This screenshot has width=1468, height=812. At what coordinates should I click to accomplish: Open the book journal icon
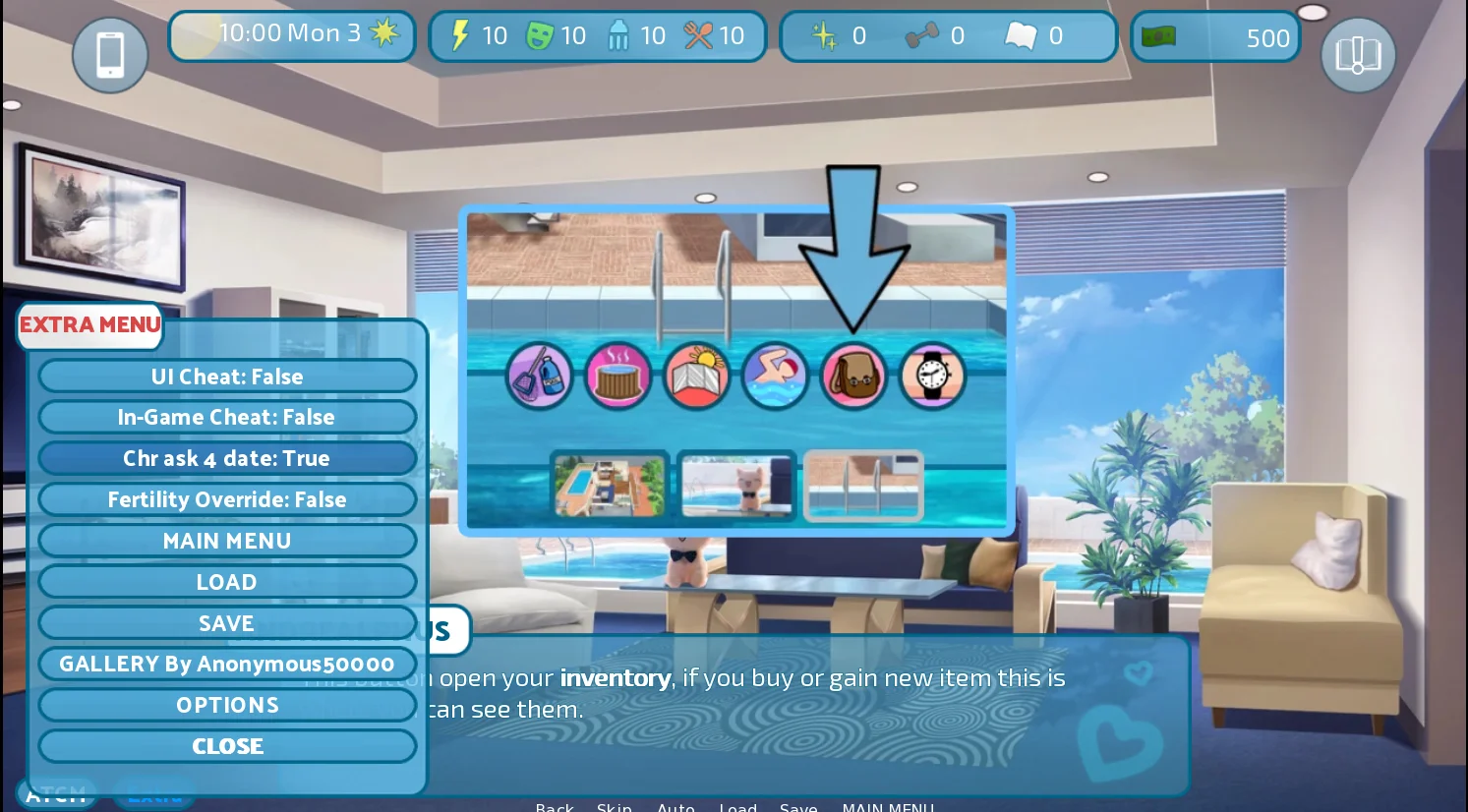pos(1358,55)
